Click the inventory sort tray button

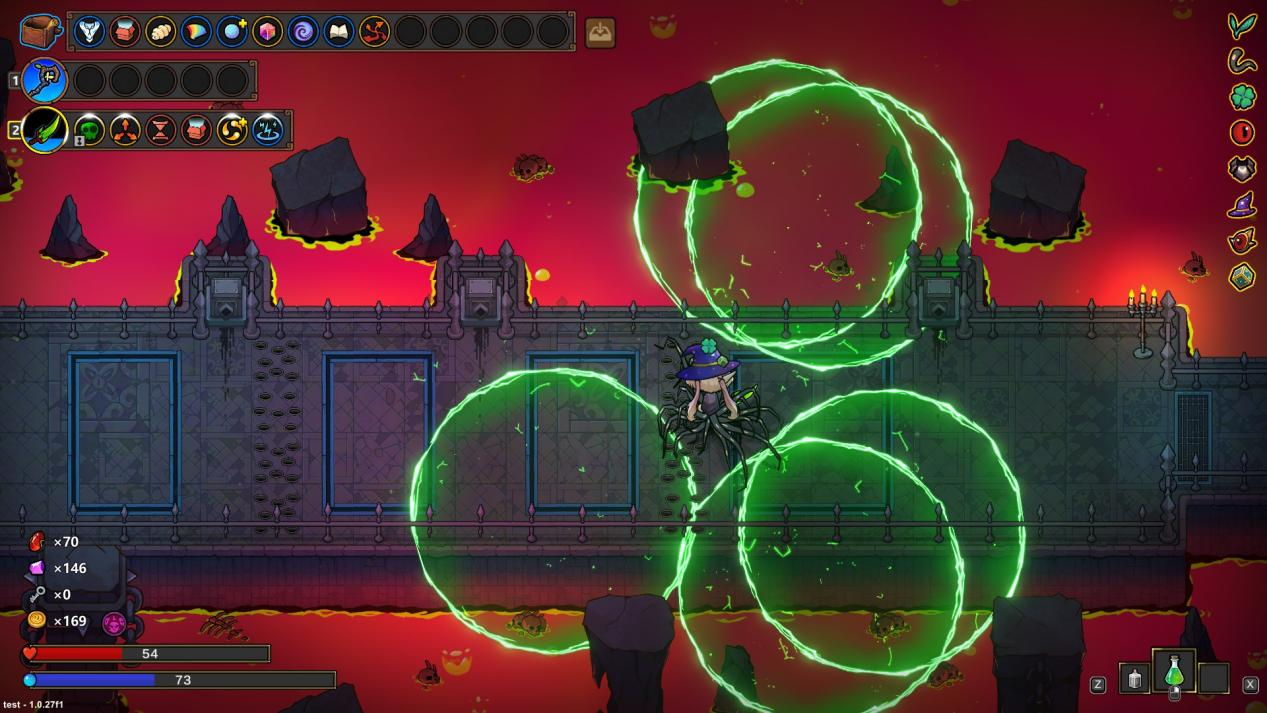tap(600, 33)
